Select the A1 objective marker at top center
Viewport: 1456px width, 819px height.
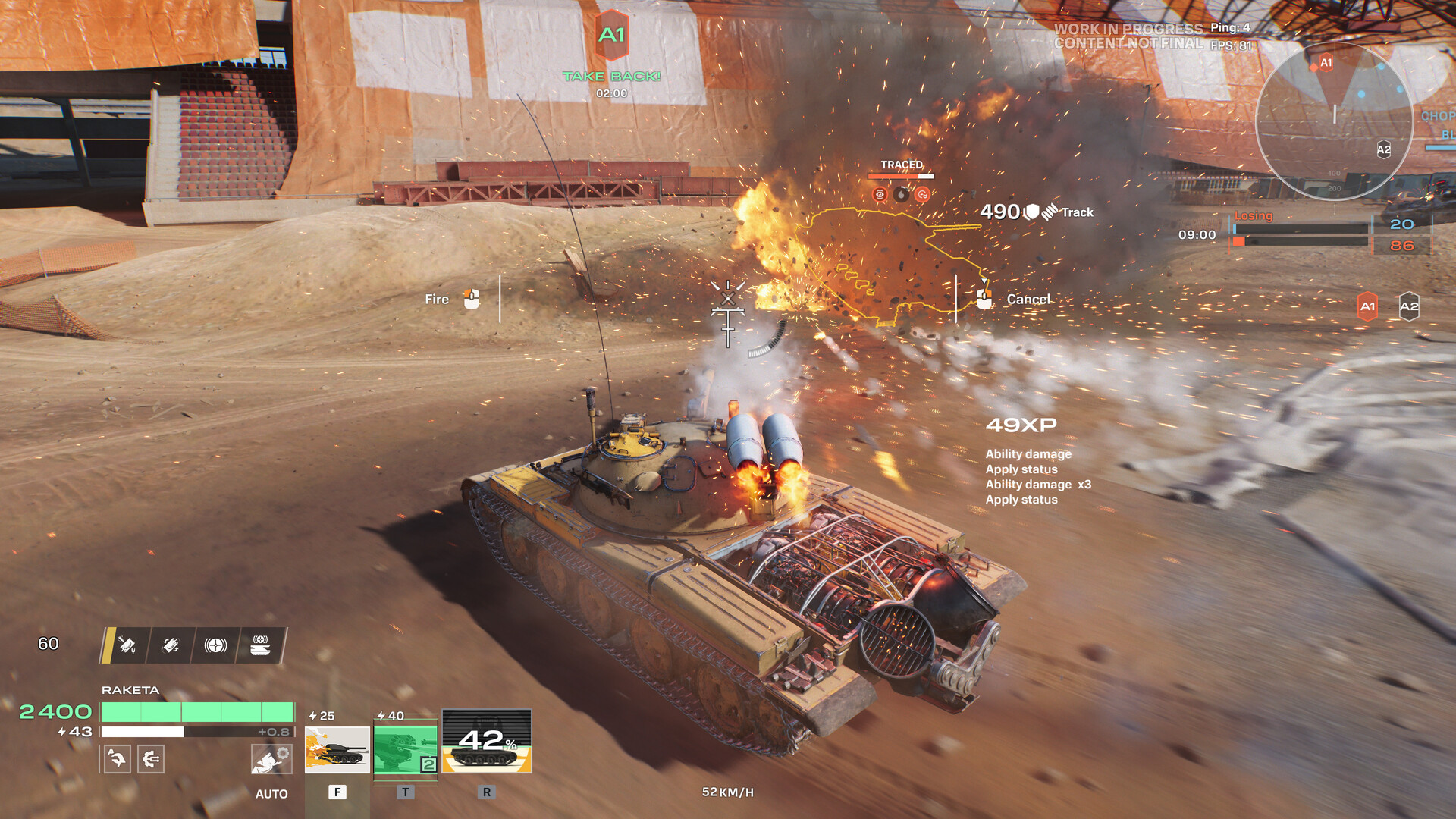tap(612, 35)
